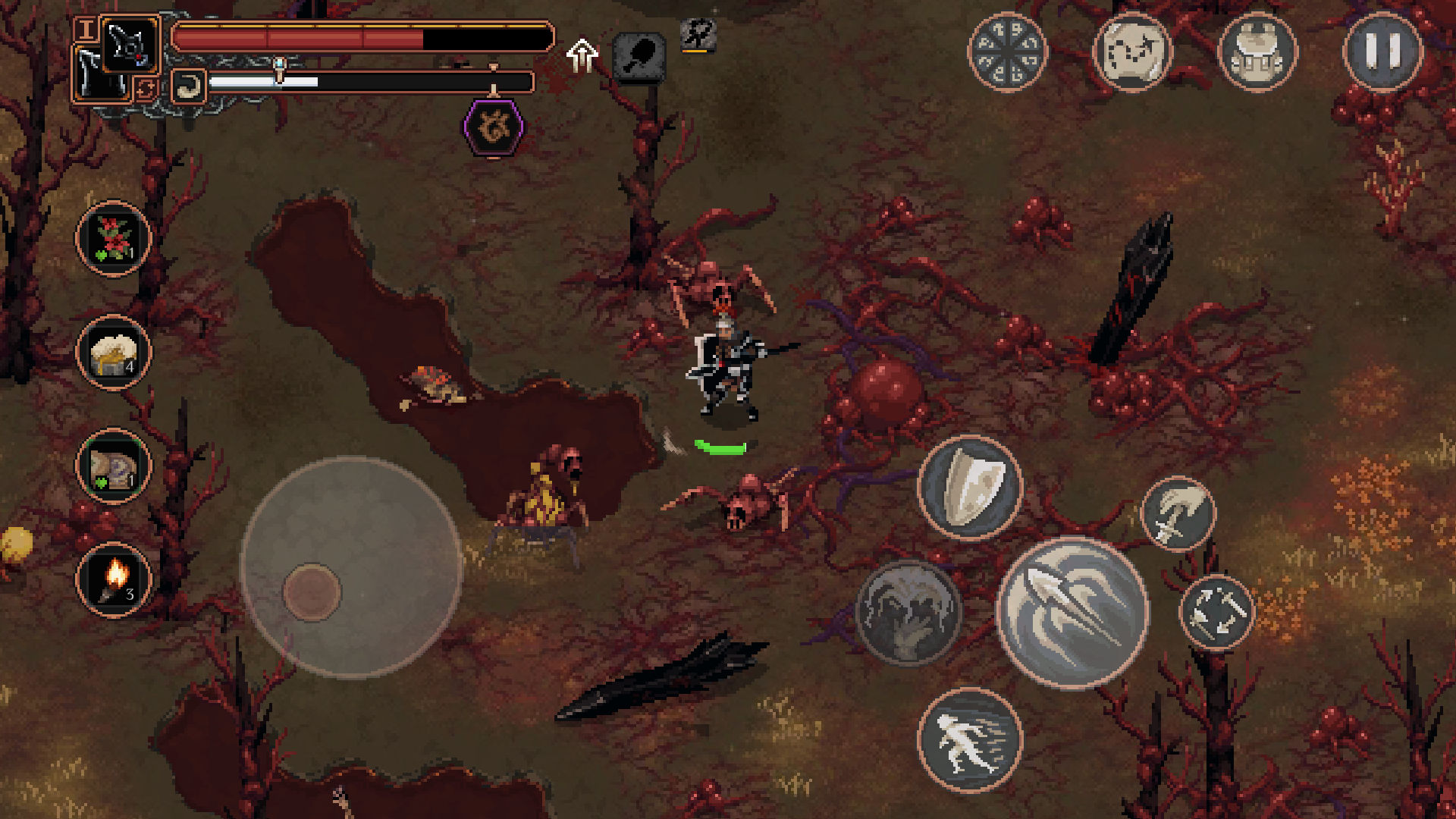1456x819 pixels.
Task: Select the equipped weapon portrait slot
Action: click(x=130, y=44)
